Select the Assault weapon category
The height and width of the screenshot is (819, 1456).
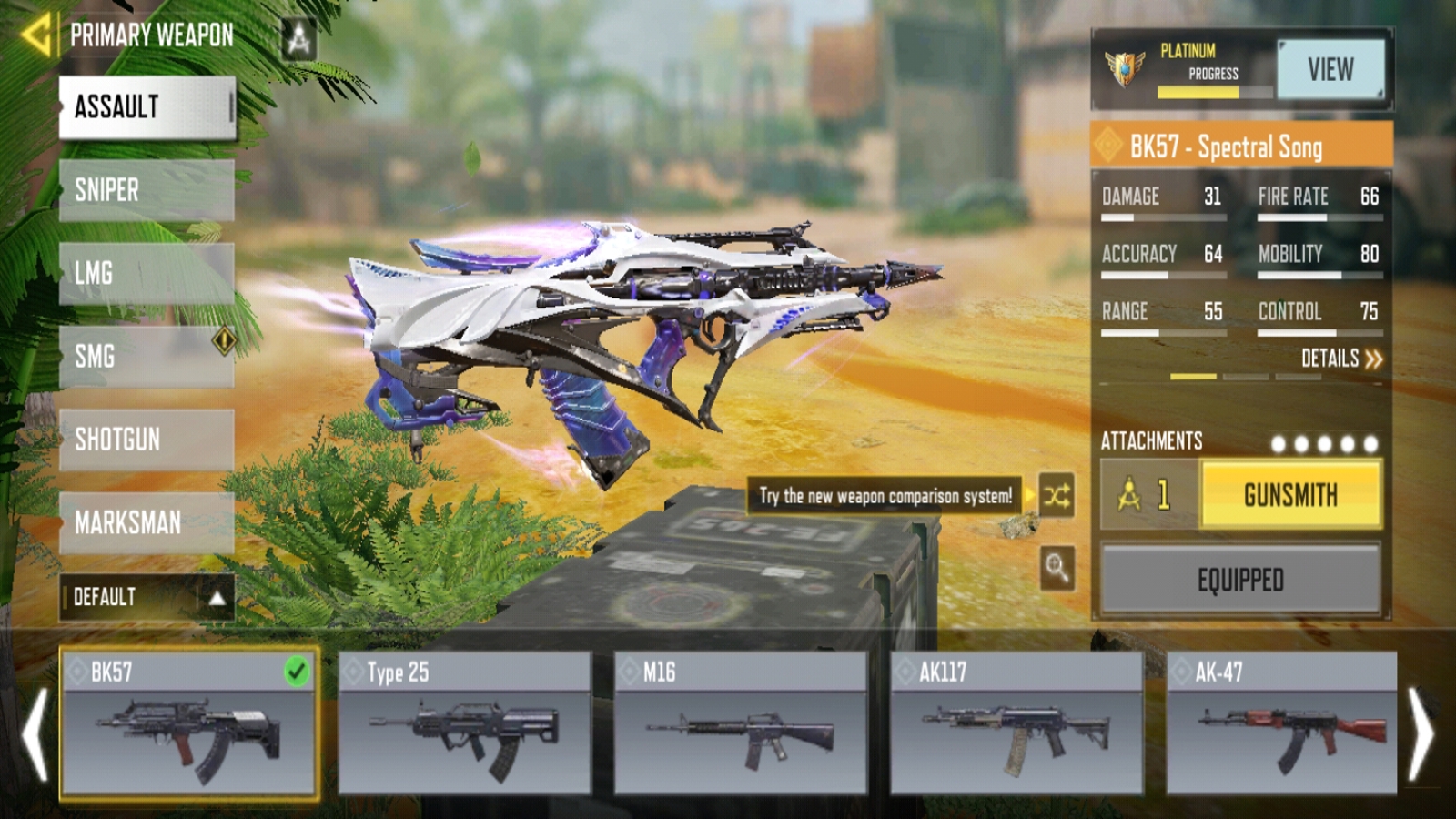(147, 107)
